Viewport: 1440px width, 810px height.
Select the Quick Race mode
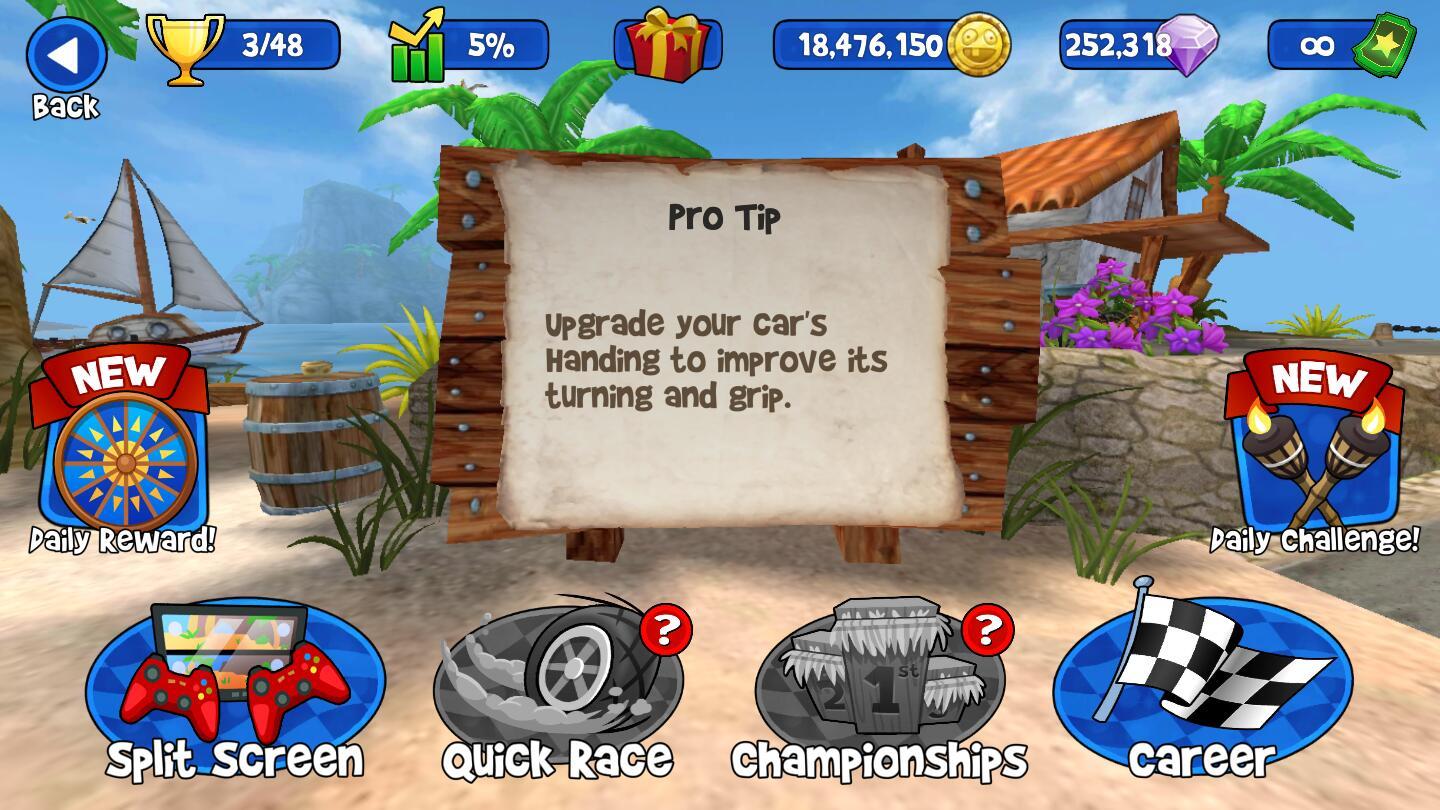pyautogui.click(x=558, y=690)
